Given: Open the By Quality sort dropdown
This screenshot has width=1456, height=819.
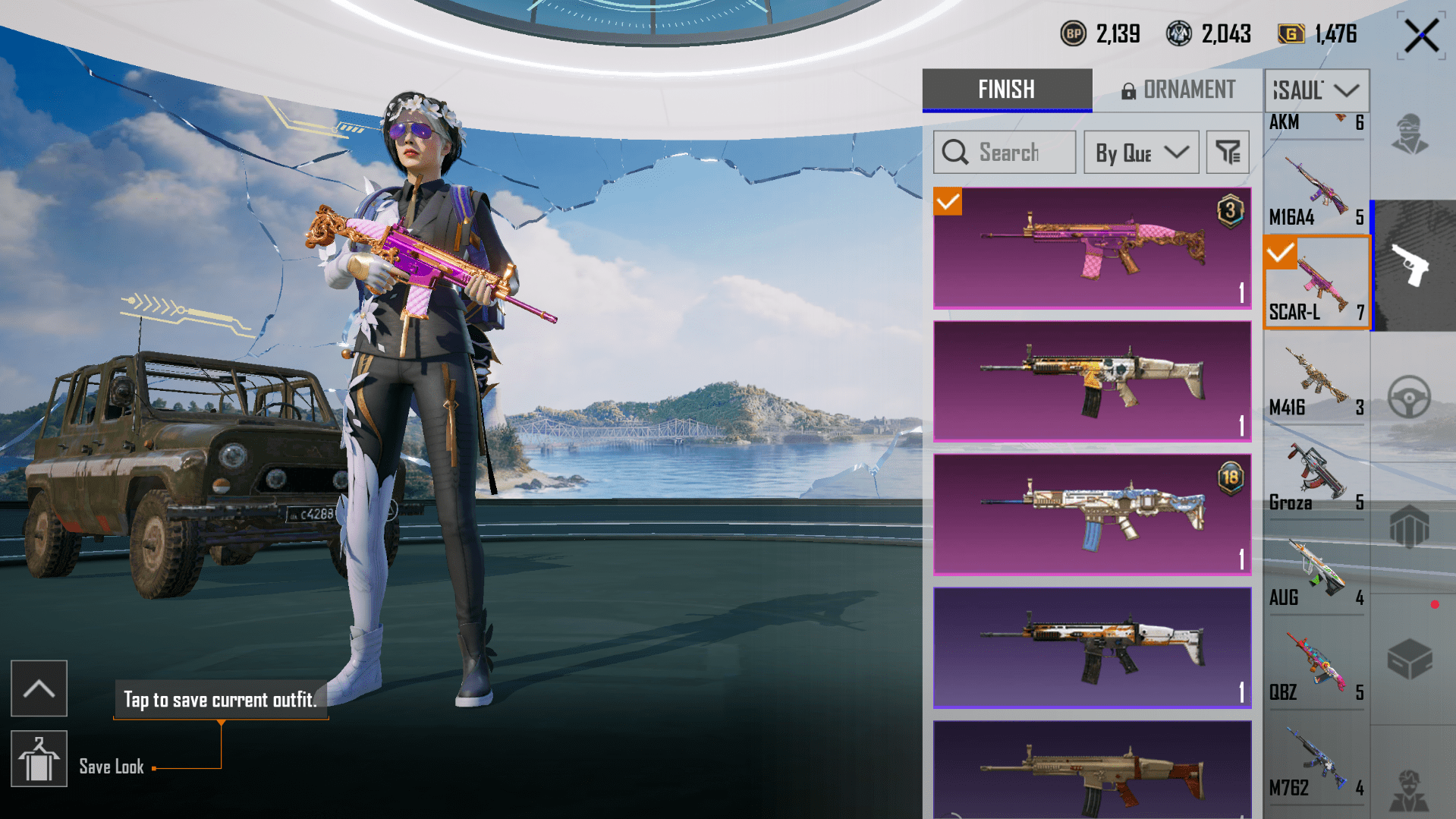Looking at the screenshot, I should pyautogui.click(x=1141, y=153).
